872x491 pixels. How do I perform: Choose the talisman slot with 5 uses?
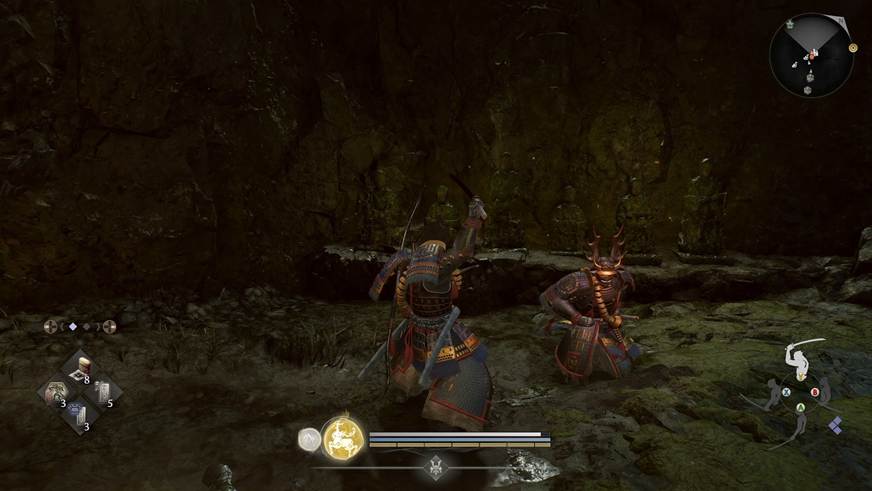[x=104, y=392]
